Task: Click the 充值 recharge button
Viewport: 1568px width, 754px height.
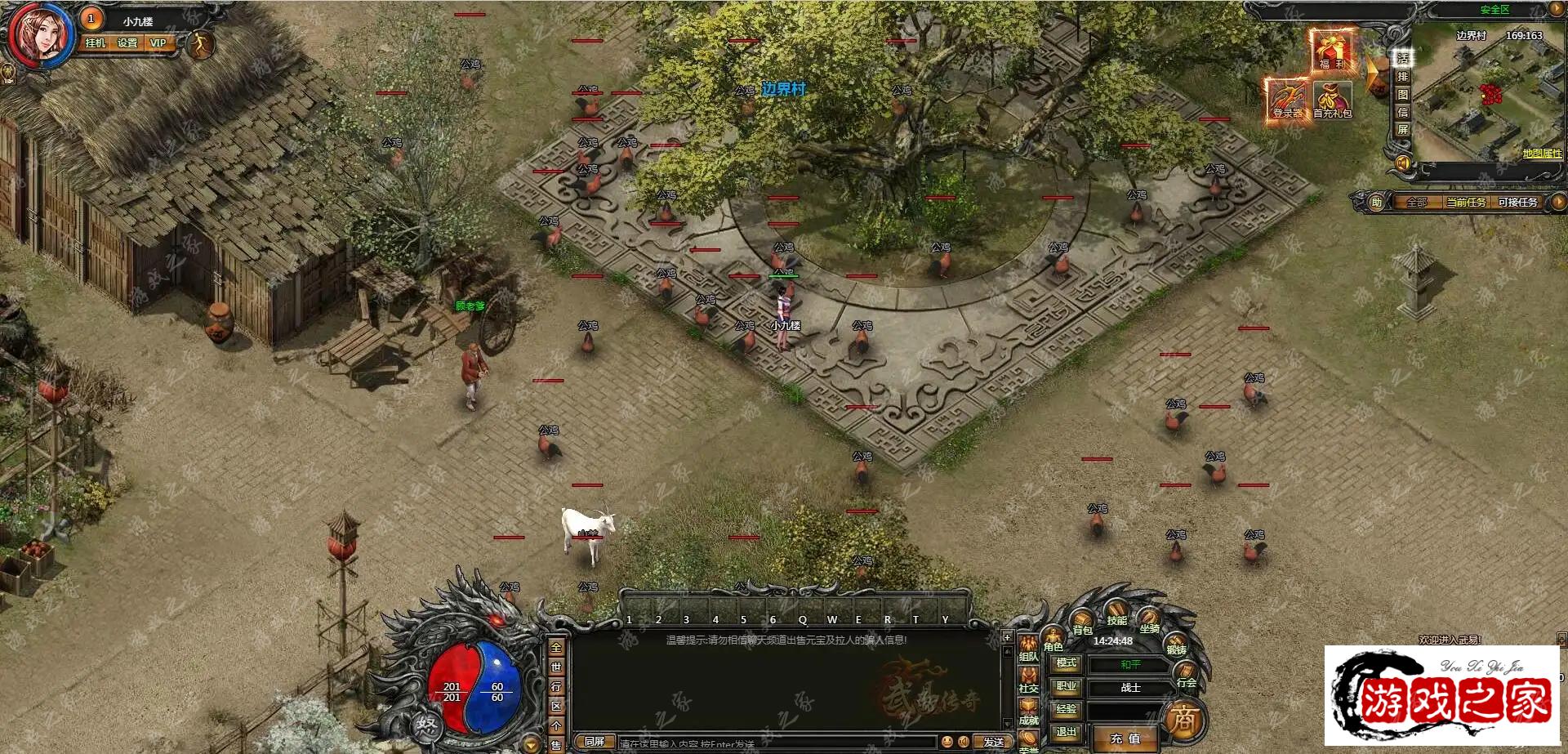Action: point(1125,738)
